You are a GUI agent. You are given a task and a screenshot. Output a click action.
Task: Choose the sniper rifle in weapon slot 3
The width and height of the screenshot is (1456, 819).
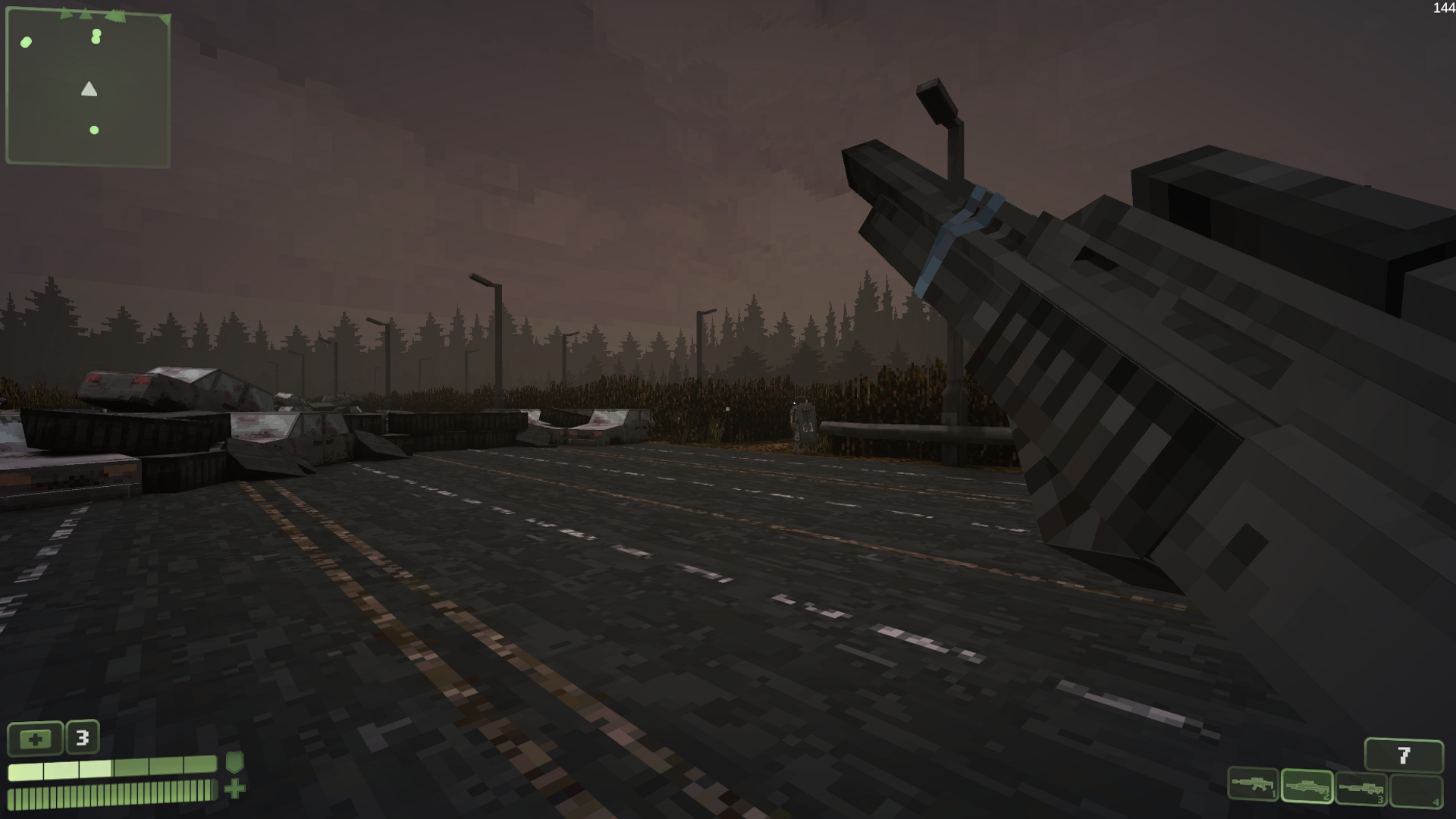click(1360, 789)
